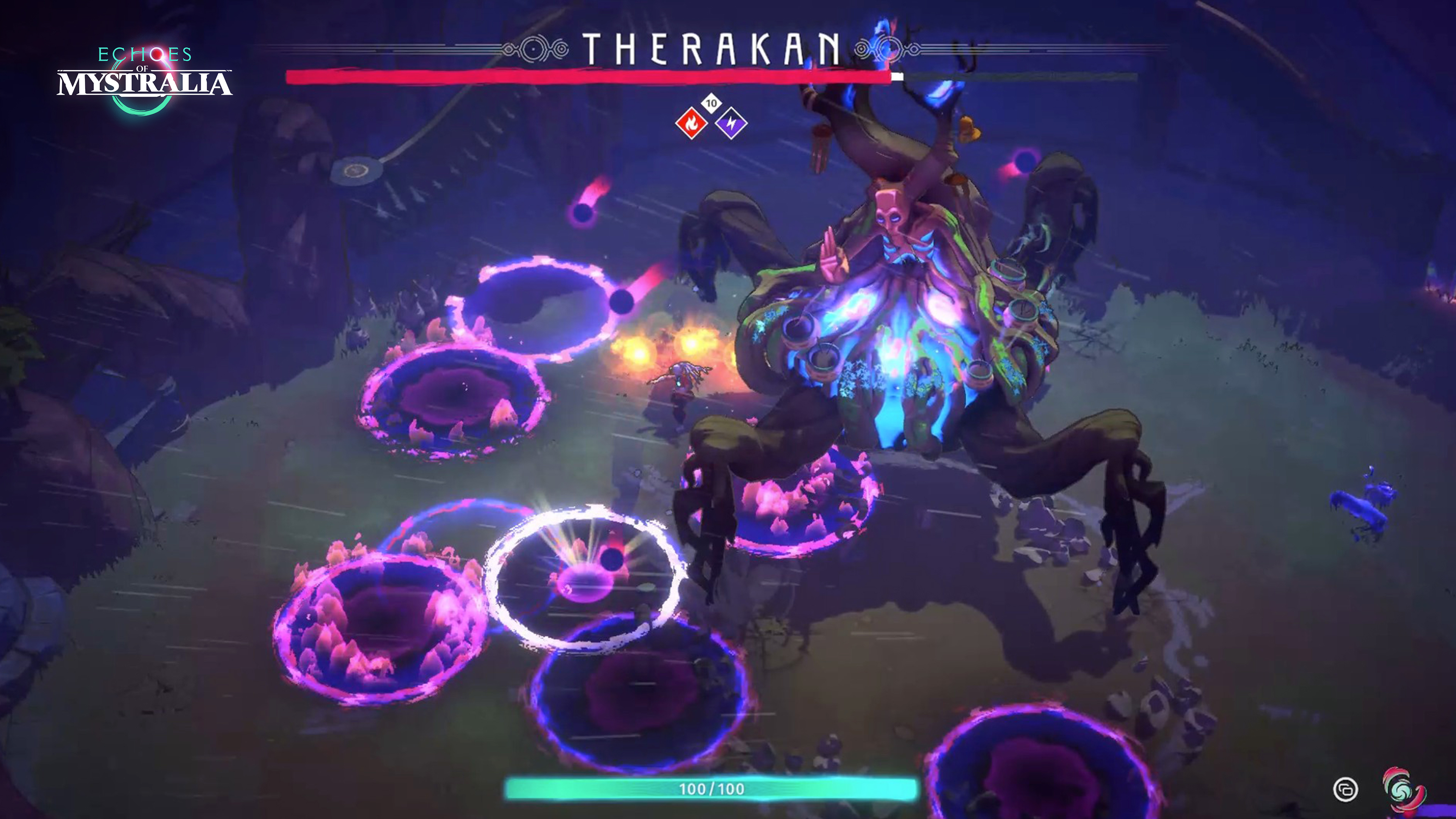Click the red fire status icon
Image resolution: width=1456 pixels, height=819 pixels.
(x=691, y=122)
